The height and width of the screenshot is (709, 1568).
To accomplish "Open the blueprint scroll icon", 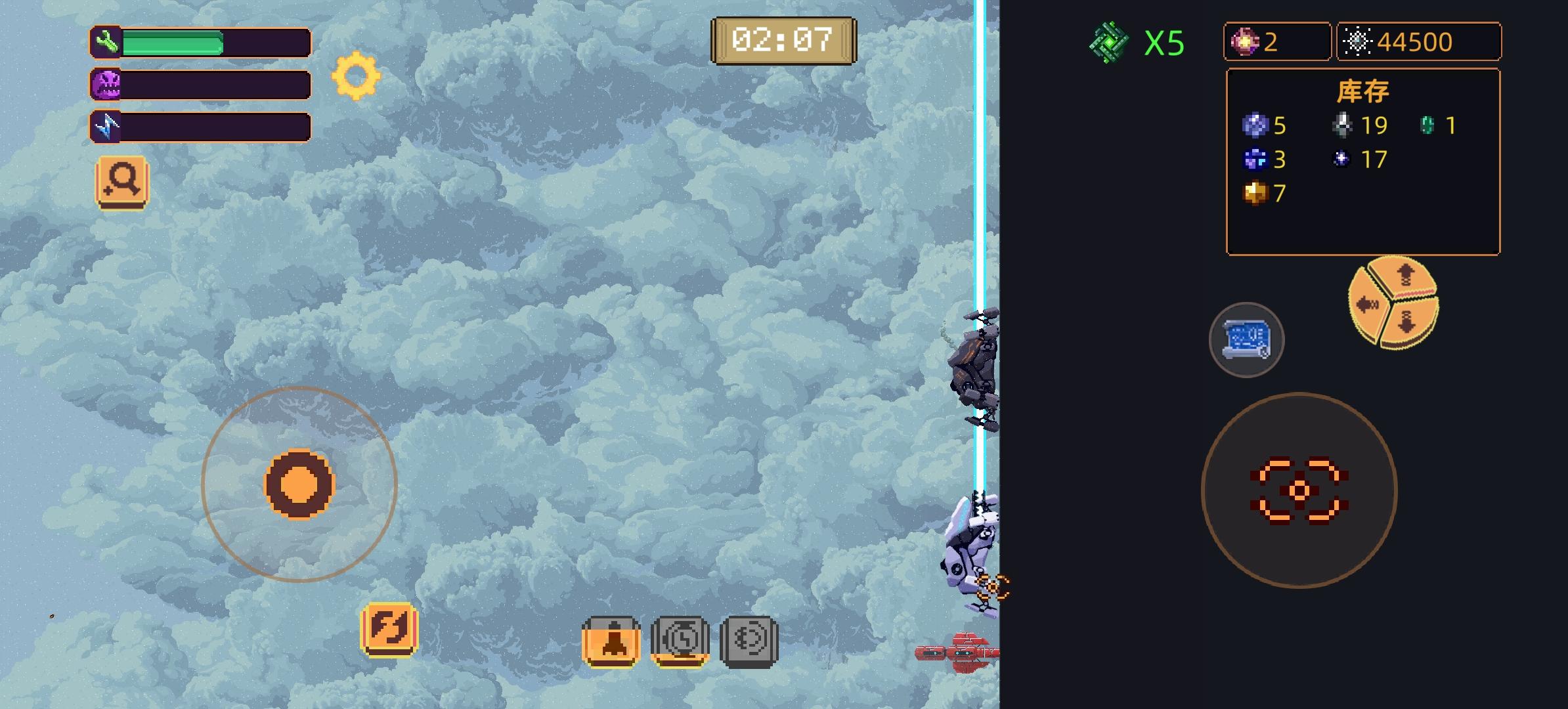I will tap(1246, 339).
